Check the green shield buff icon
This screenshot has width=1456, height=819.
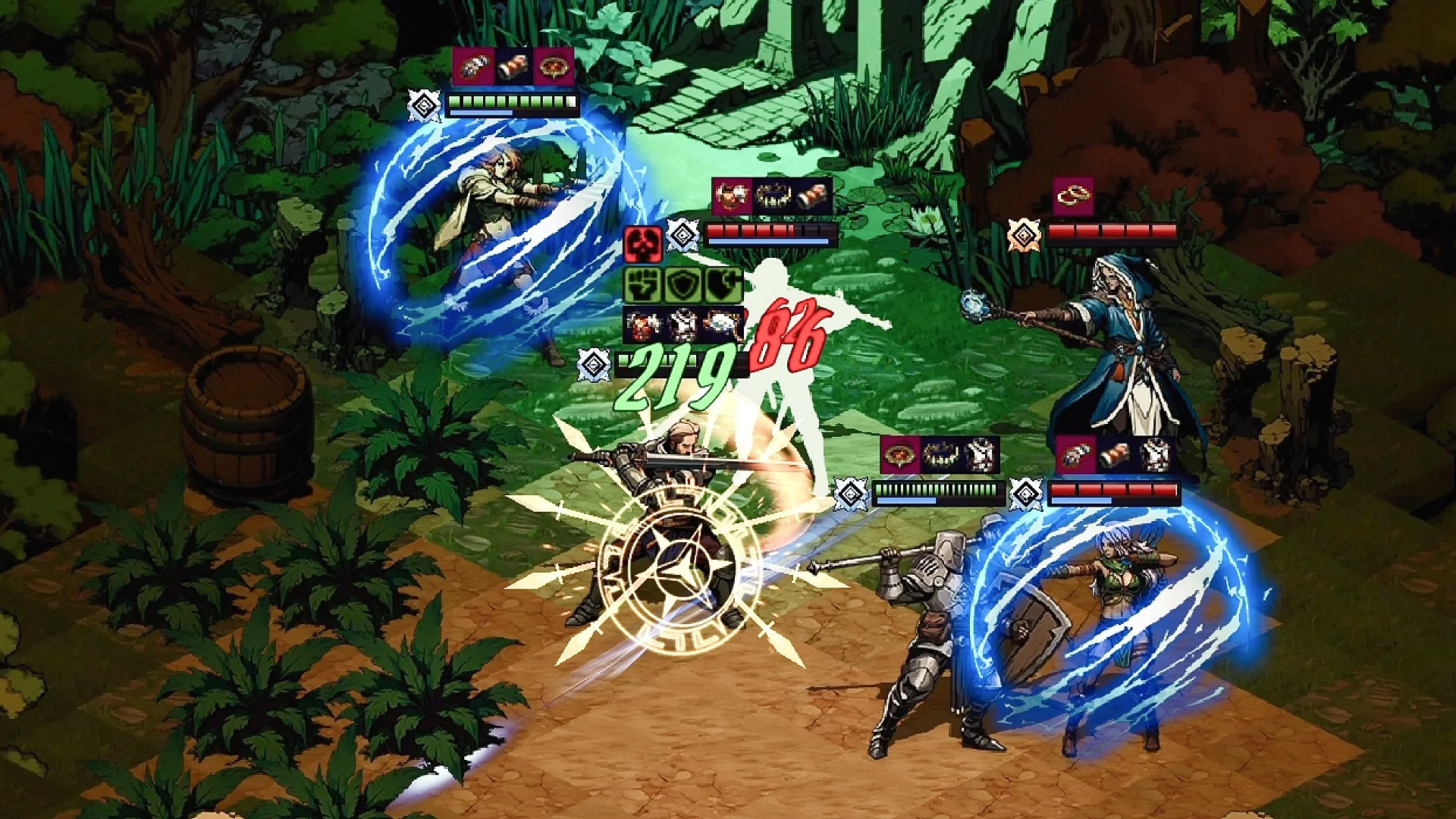click(x=682, y=286)
